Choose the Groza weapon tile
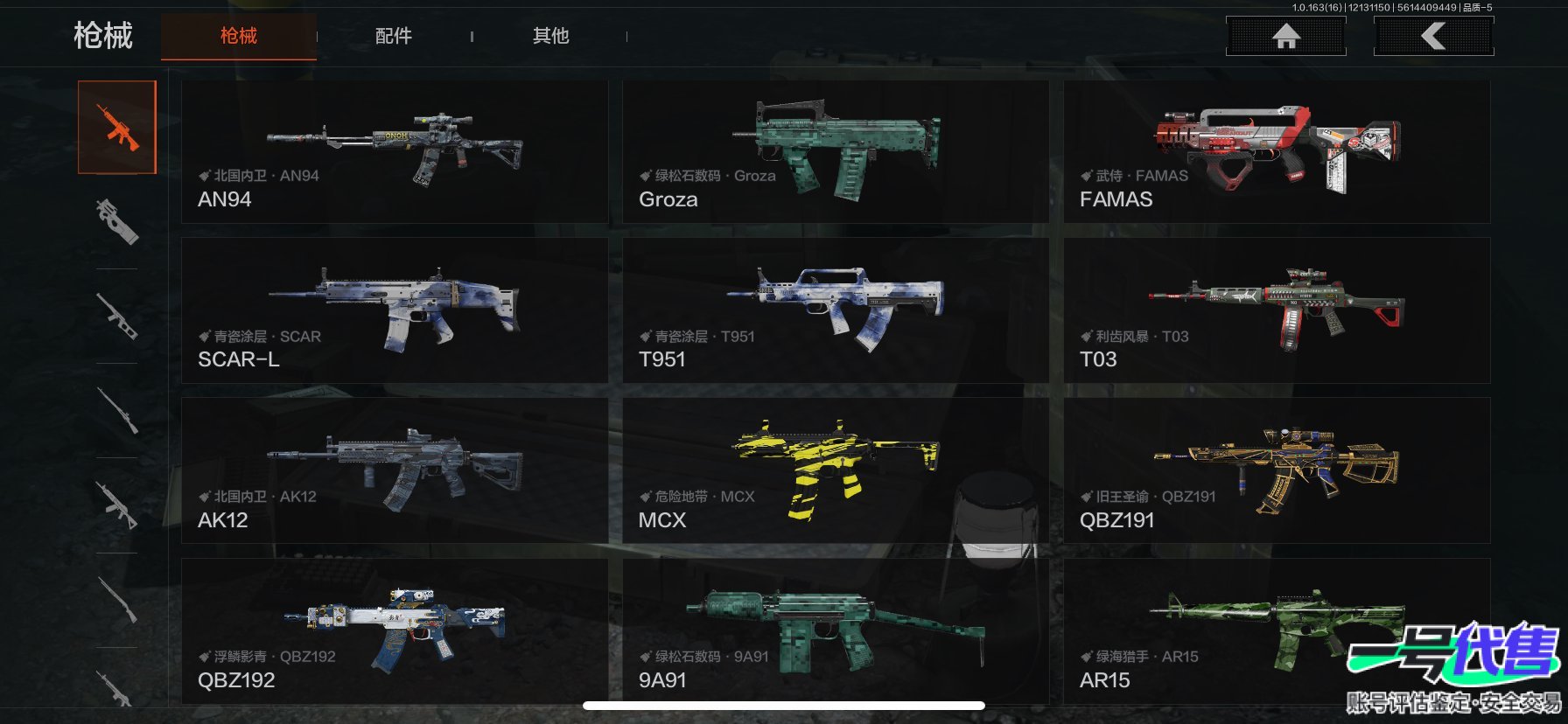Viewport: 1568px width, 724px height. (836, 152)
